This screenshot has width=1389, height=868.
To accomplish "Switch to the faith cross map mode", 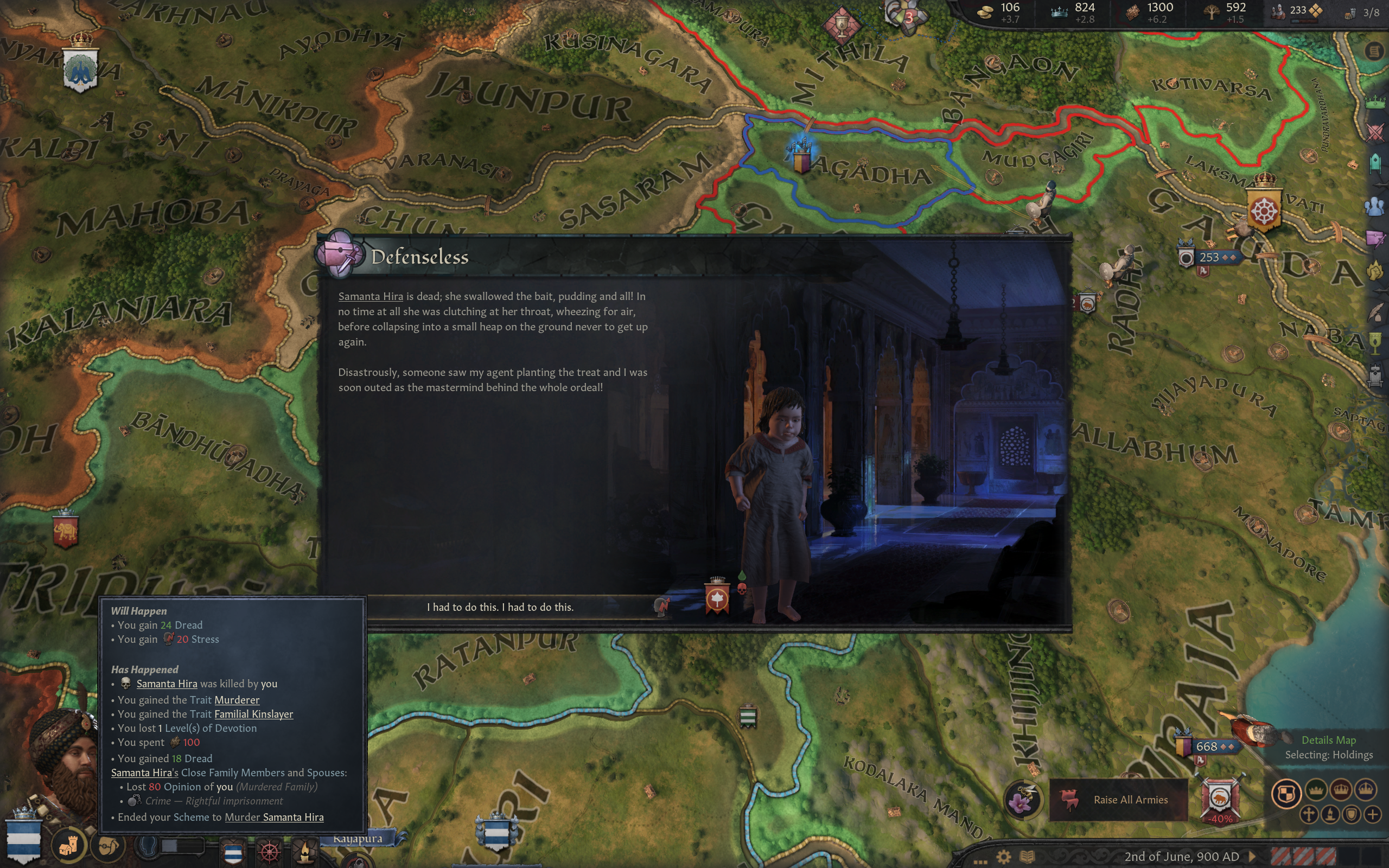I will pos(1309,814).
